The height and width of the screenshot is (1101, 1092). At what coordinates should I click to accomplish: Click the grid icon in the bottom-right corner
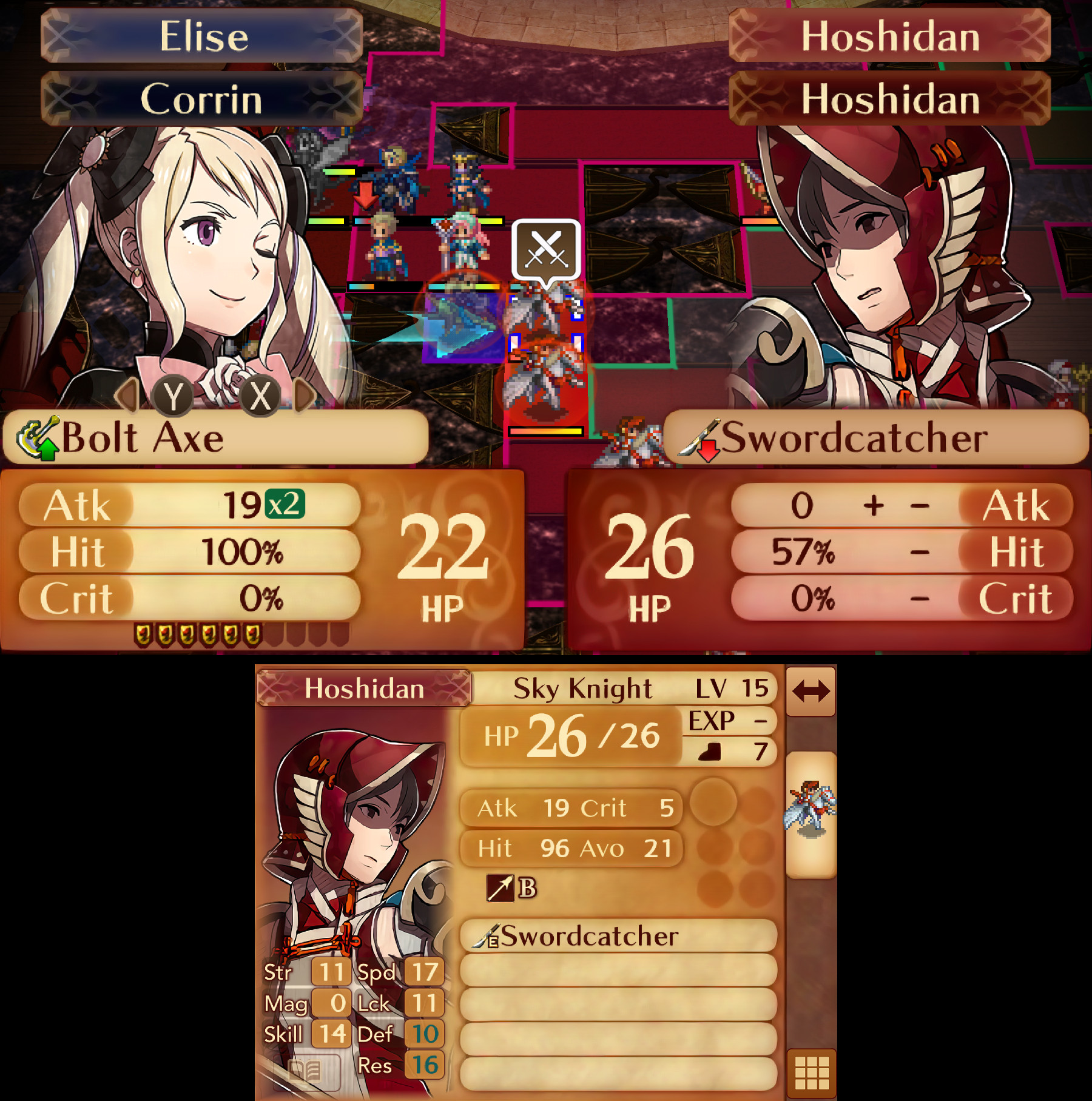click(812, 1072)
